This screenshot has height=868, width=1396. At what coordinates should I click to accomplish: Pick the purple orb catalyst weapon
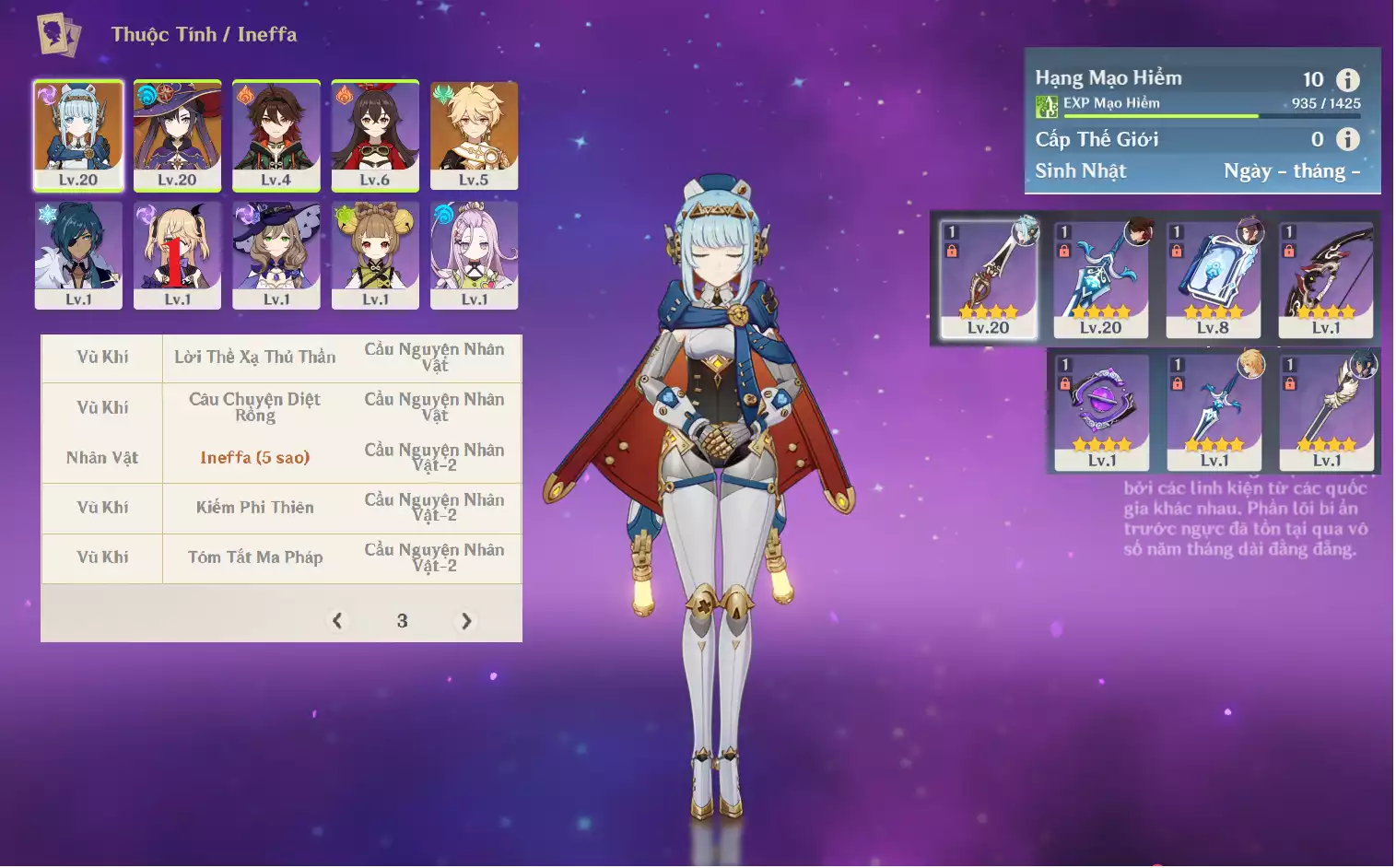click(1101, 411)
